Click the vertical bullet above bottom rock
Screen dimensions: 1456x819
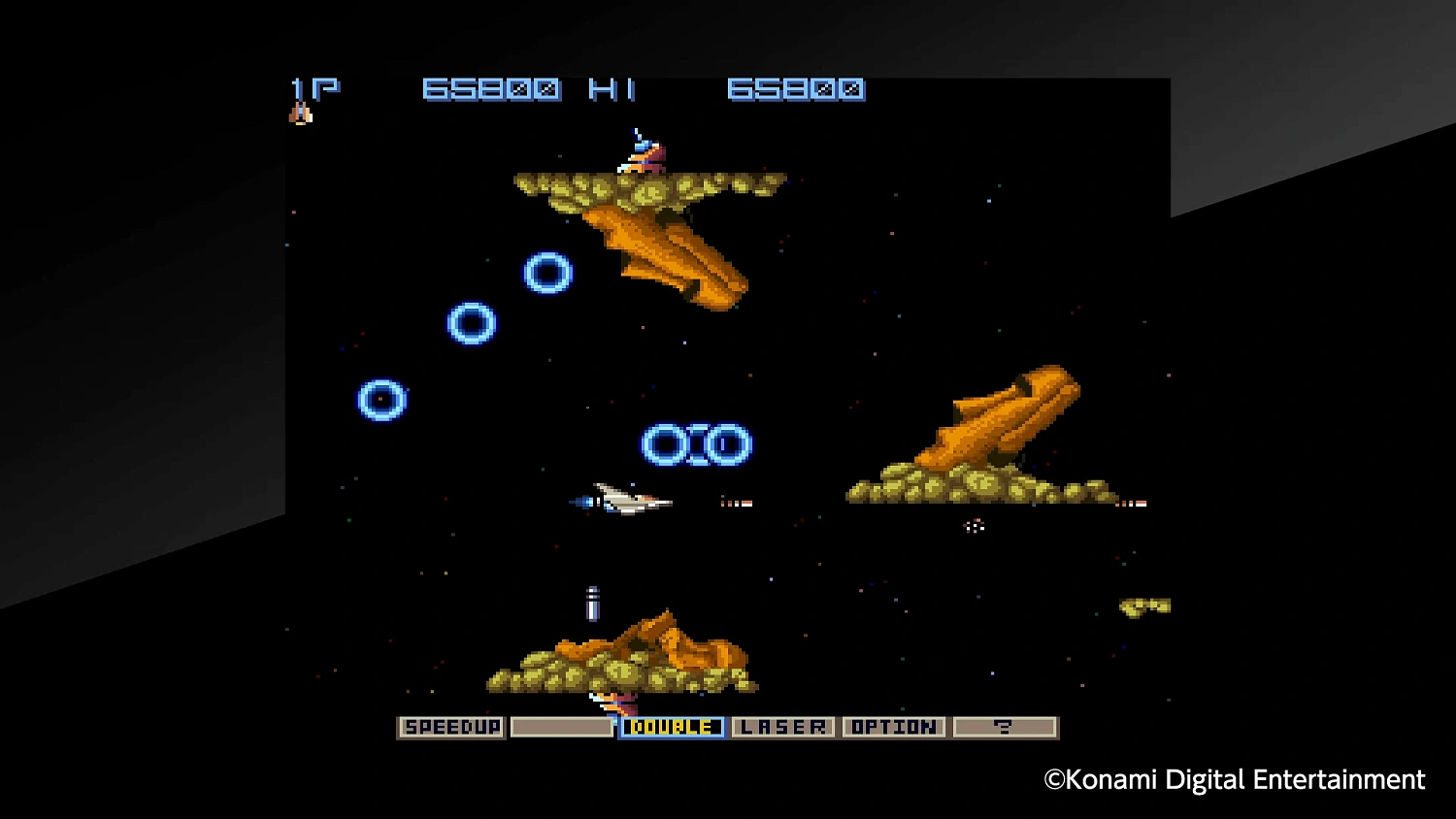click(x=592, y=604)
